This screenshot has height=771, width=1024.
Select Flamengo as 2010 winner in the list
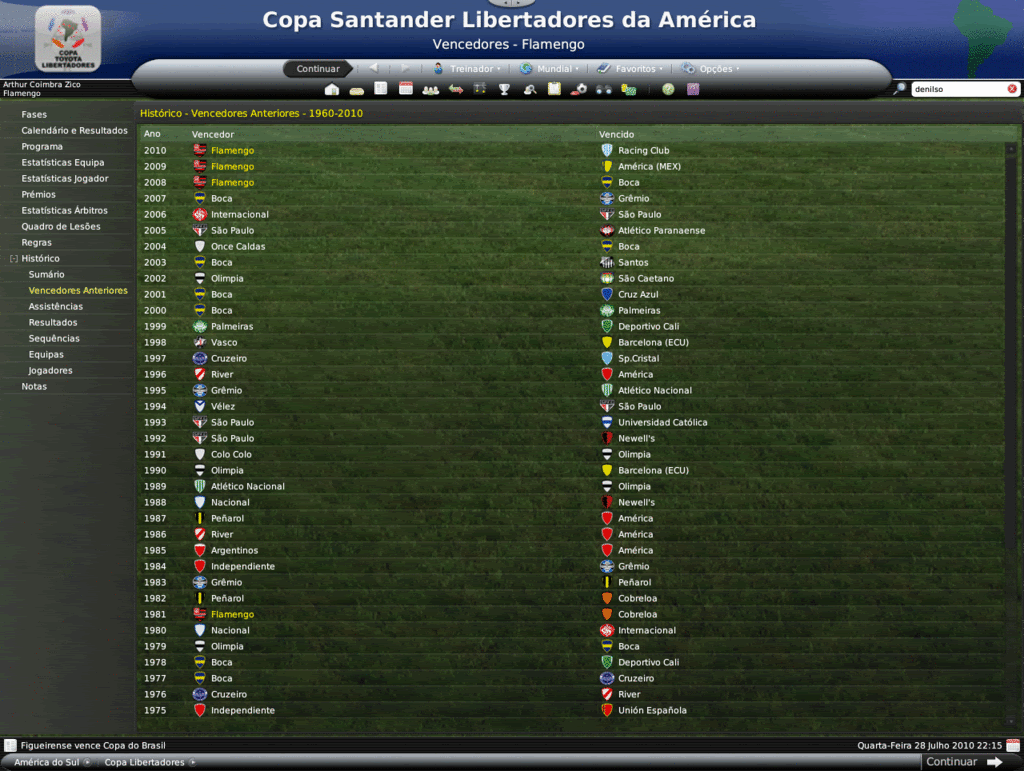pos(232,151)
